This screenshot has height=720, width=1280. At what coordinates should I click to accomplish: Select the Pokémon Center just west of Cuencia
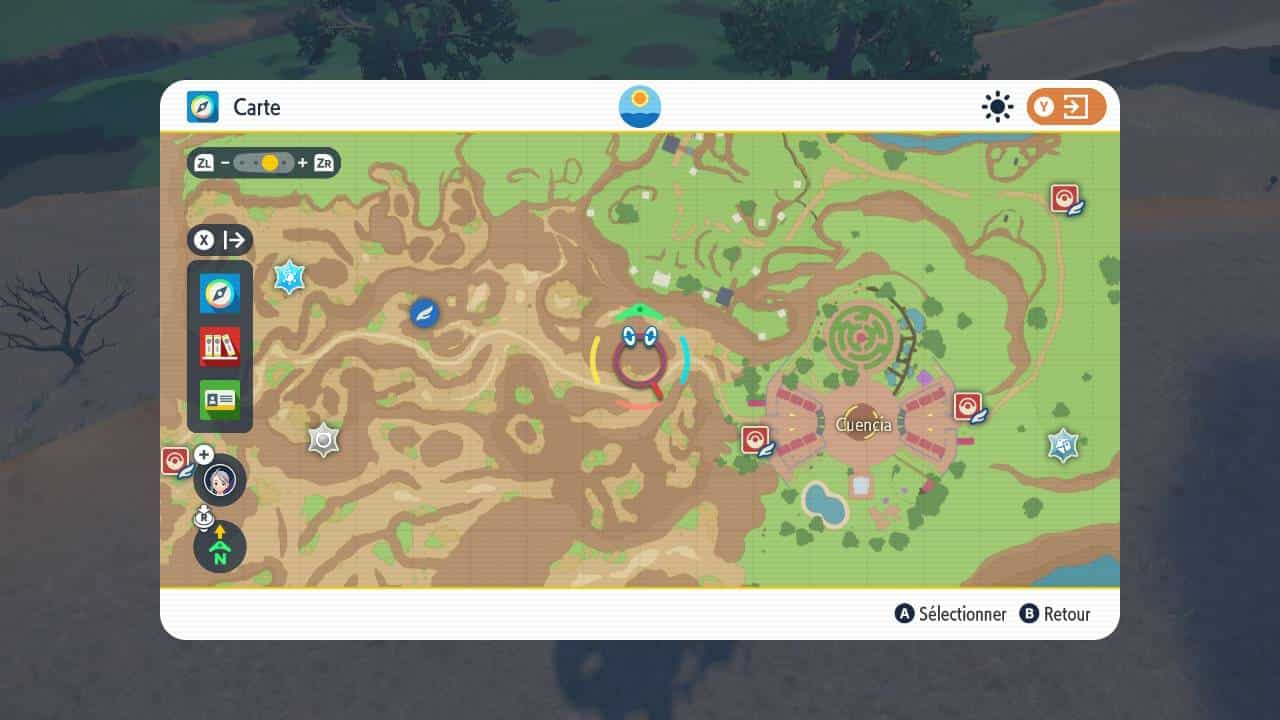756,440
